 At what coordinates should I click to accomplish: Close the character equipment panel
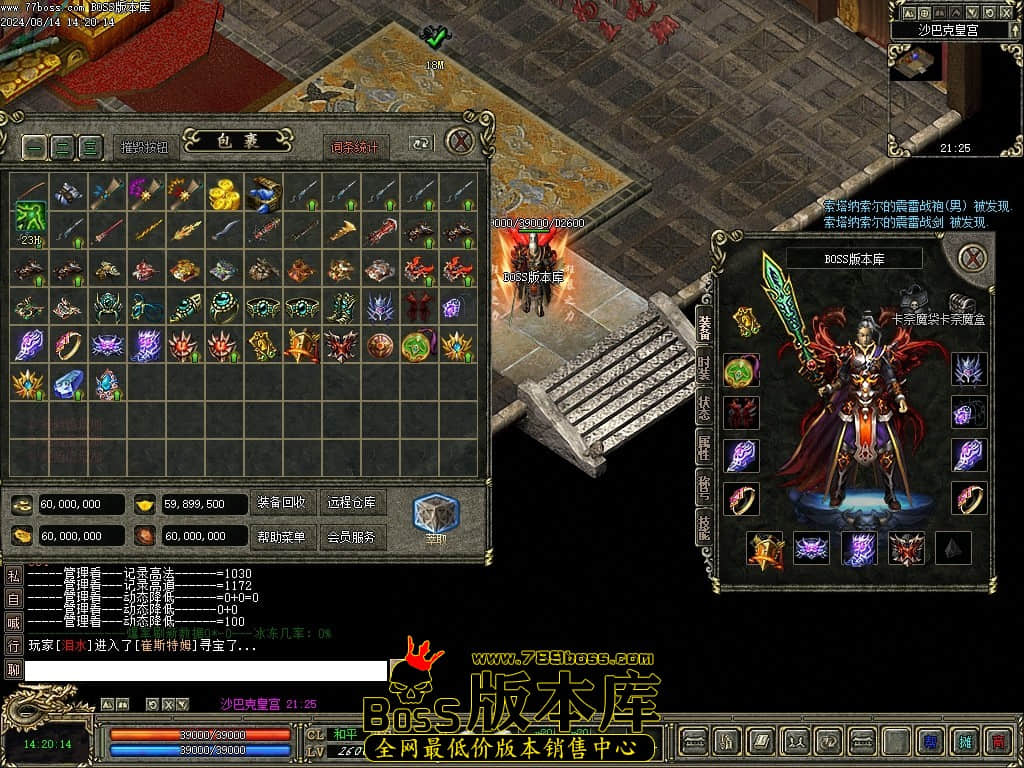coord(972,258)
